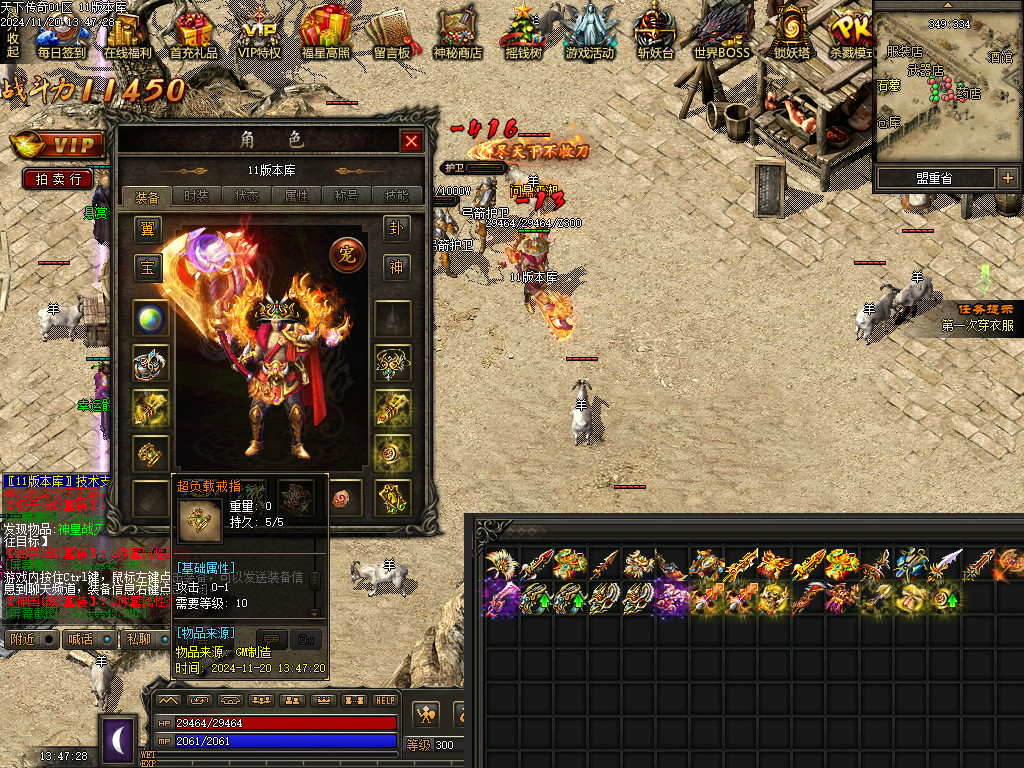Open the 宠 pet button
1024x768 pixels.
pyautogui.click(x=347, y=255)
